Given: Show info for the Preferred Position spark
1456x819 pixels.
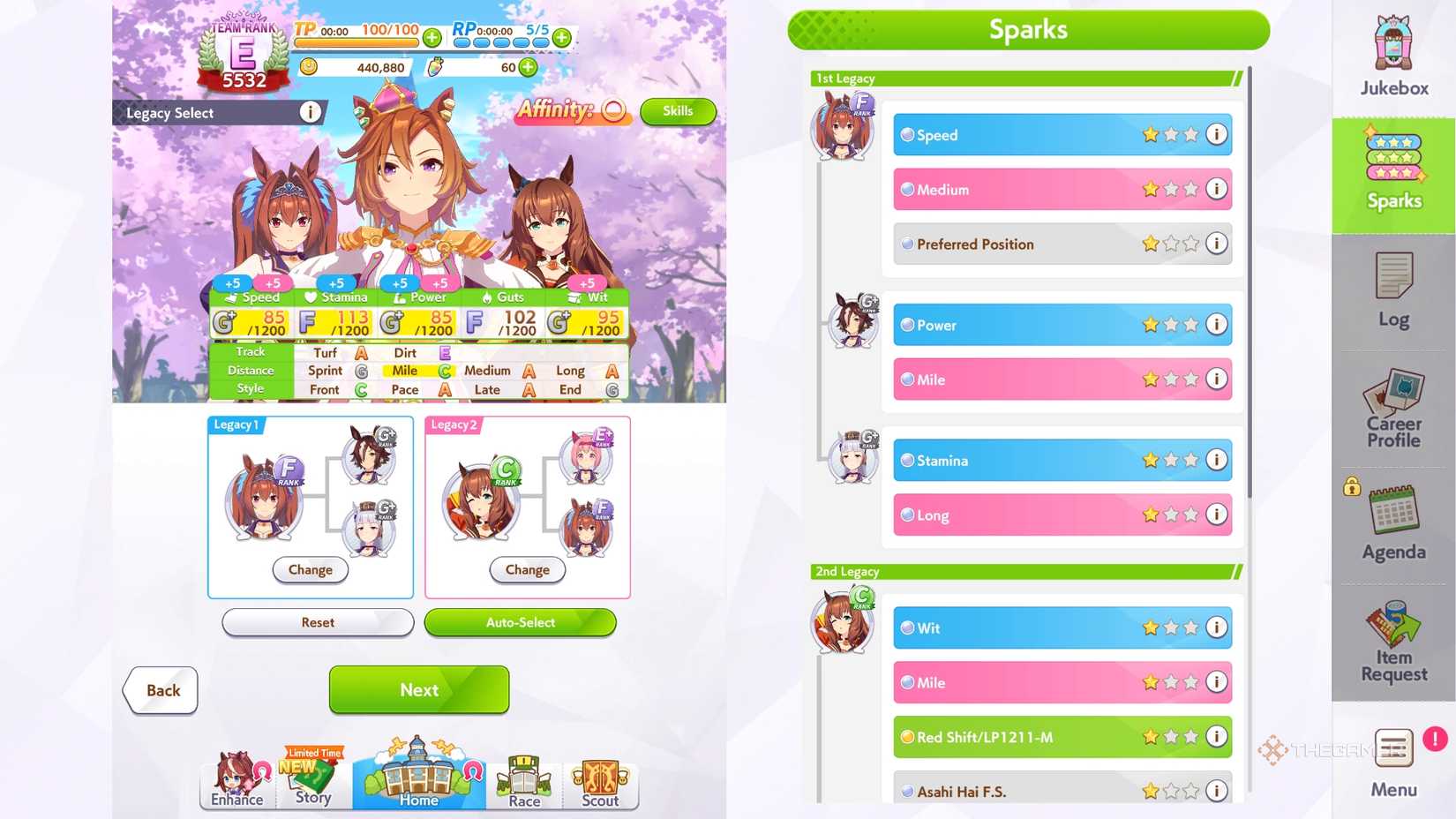Looking at the screenshot, I should [x=1217, y=244].
